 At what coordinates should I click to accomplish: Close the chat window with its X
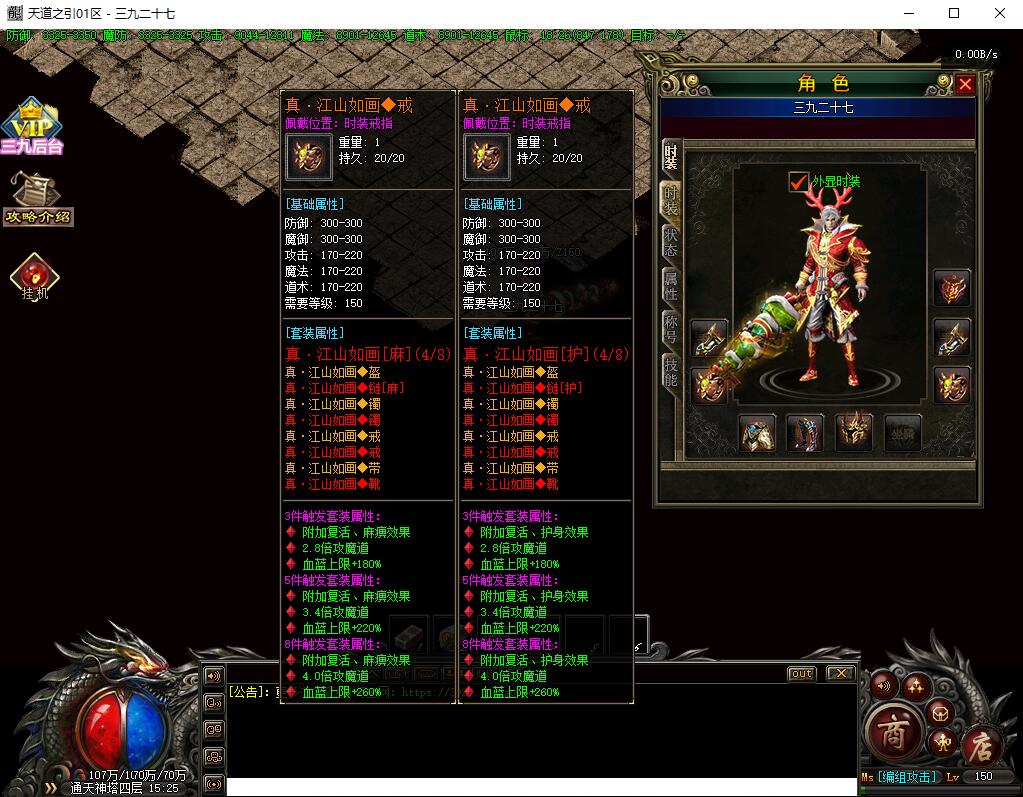(x=841, y=674)
